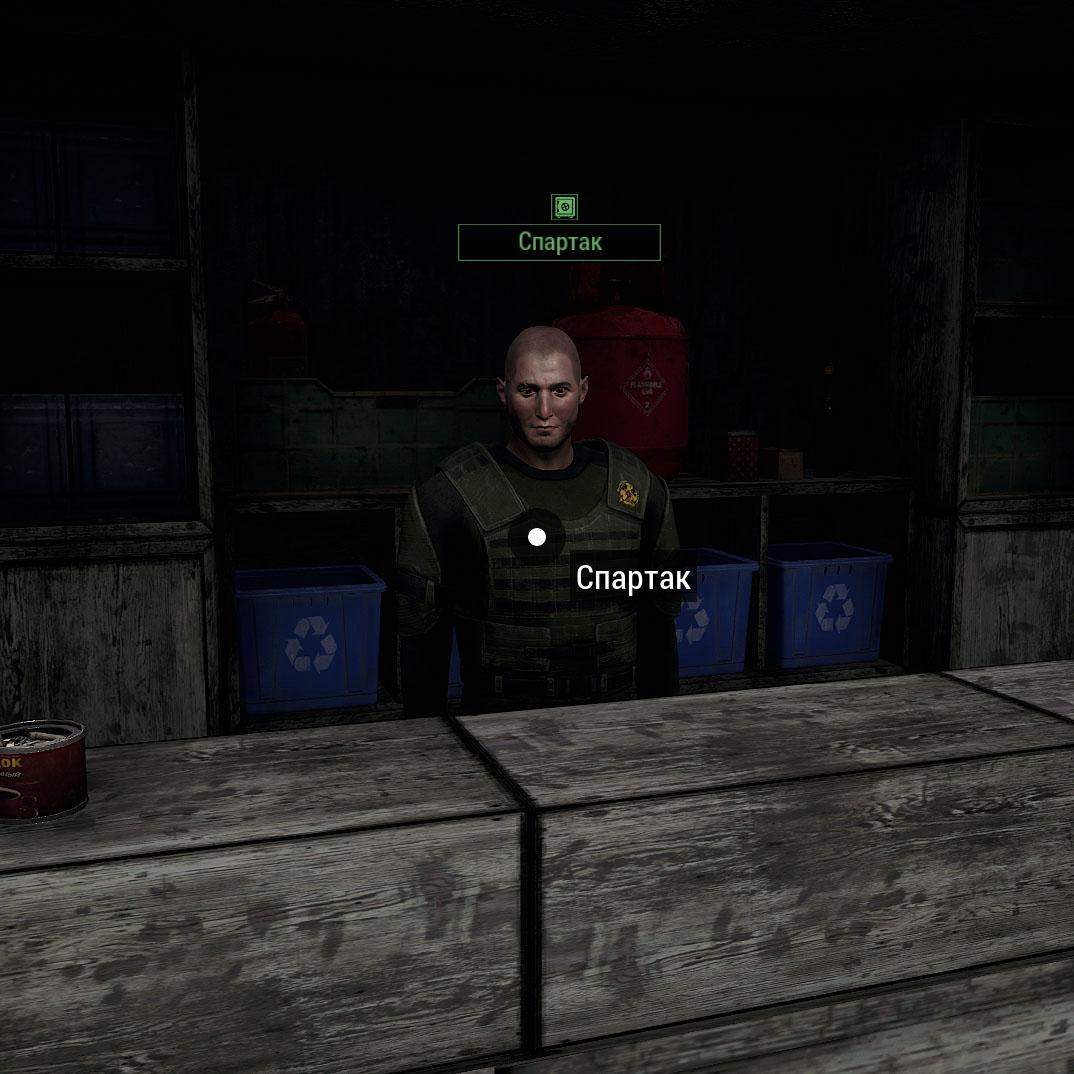Click the safe icon above the nameplate
Screen dimensions: 1074x1074
click(x=565, y=207)
